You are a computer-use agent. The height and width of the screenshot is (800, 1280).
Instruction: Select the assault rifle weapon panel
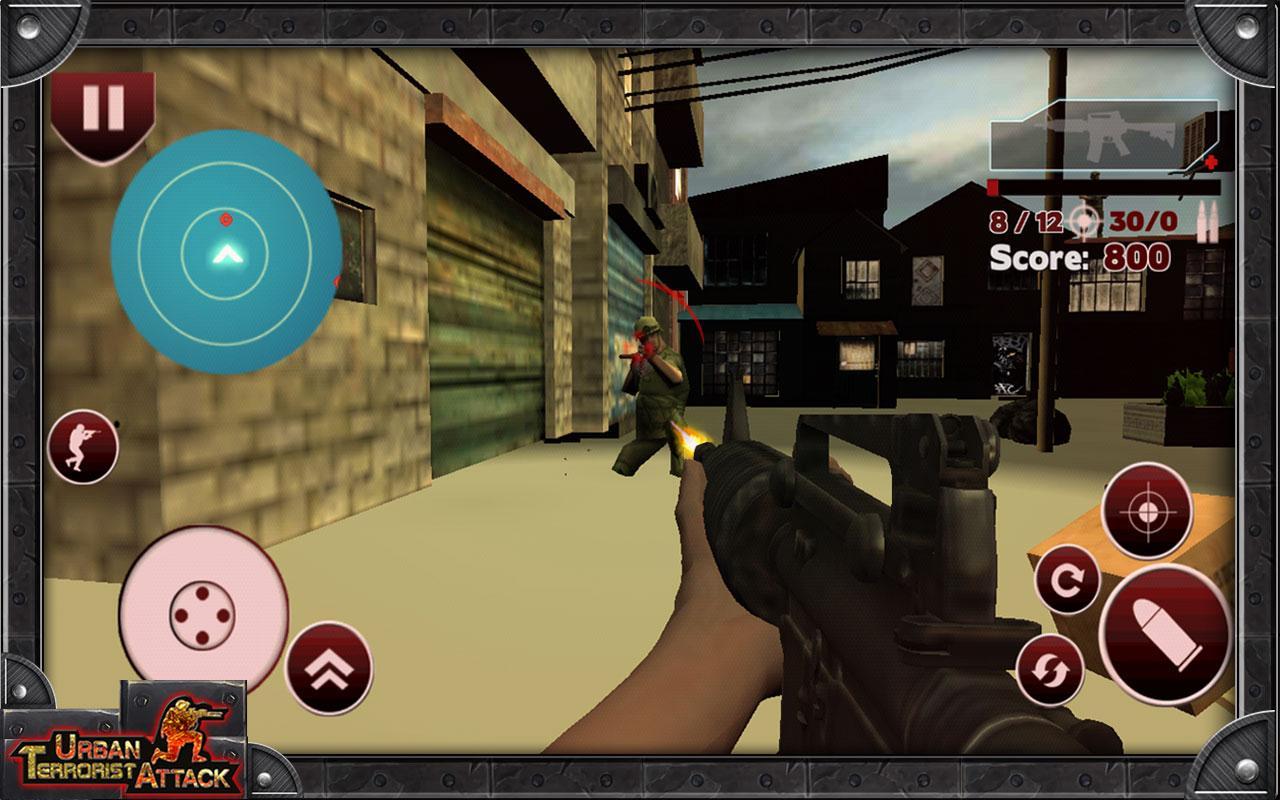click(1102, 136)
